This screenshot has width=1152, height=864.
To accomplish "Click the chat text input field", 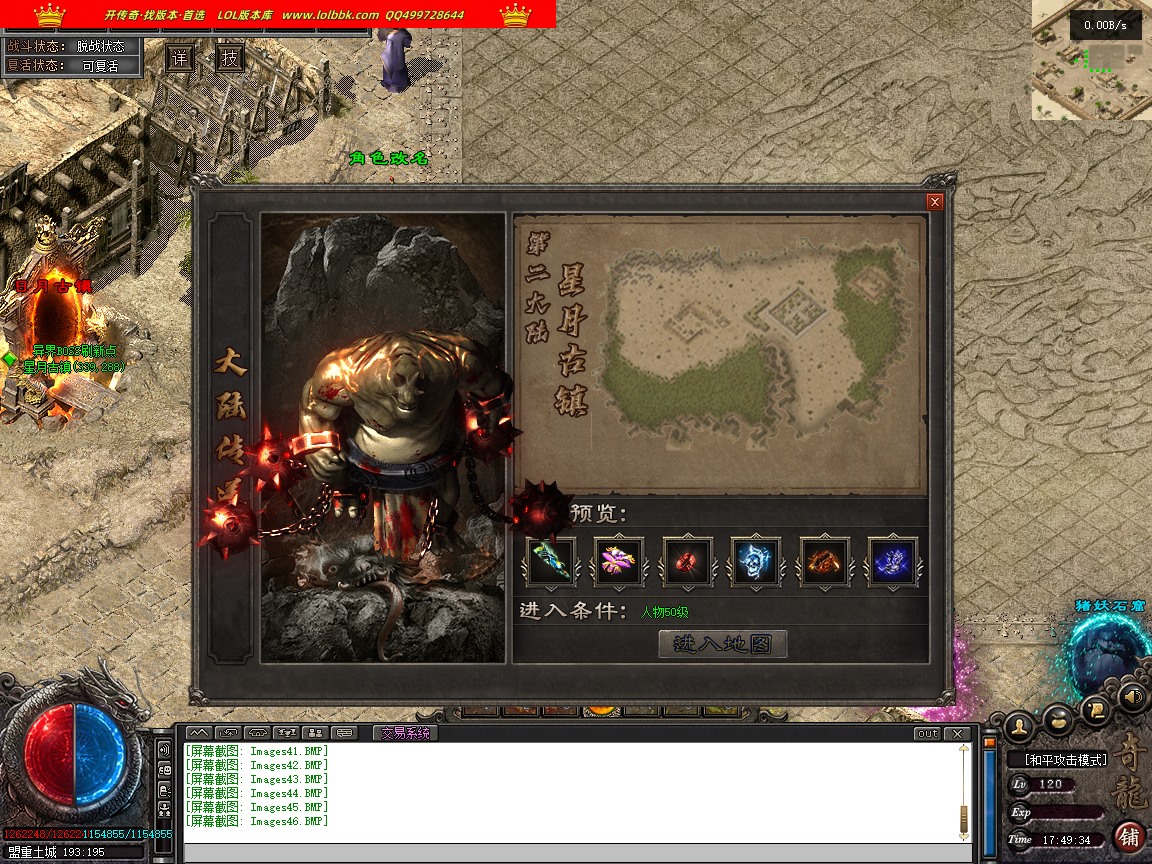I will click(x=575, y=853).
